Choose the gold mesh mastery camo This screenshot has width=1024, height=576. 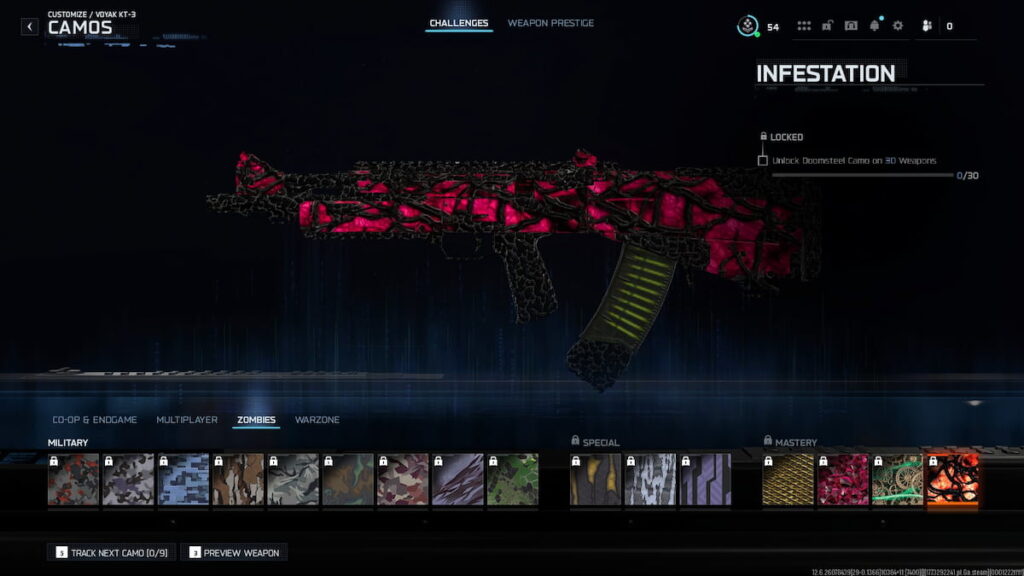pyautogui.click(x=787, y=480)
